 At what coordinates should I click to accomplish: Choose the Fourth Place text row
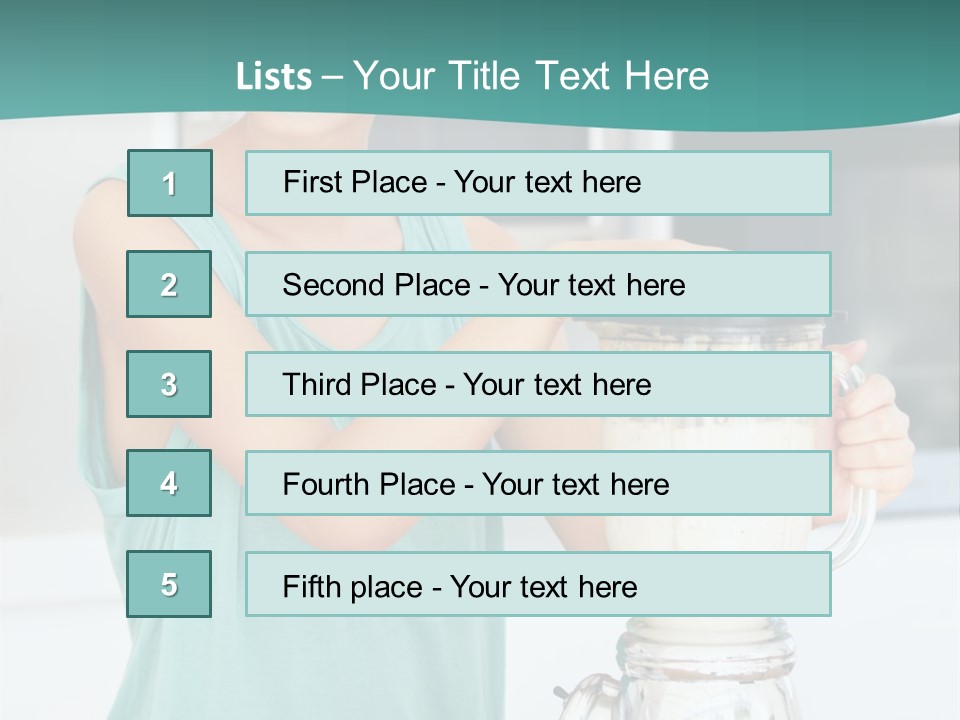click(x=537, y=483)
